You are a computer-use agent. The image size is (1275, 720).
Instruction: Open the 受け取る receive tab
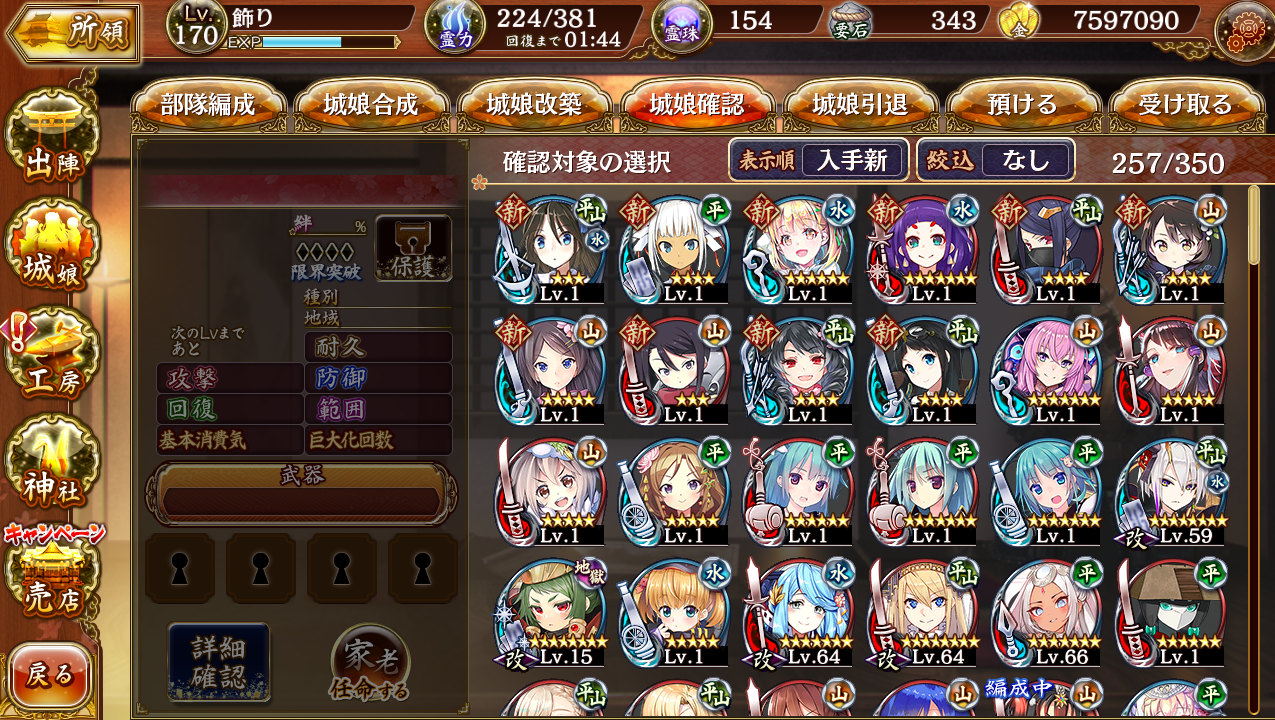pos(1186,105)
